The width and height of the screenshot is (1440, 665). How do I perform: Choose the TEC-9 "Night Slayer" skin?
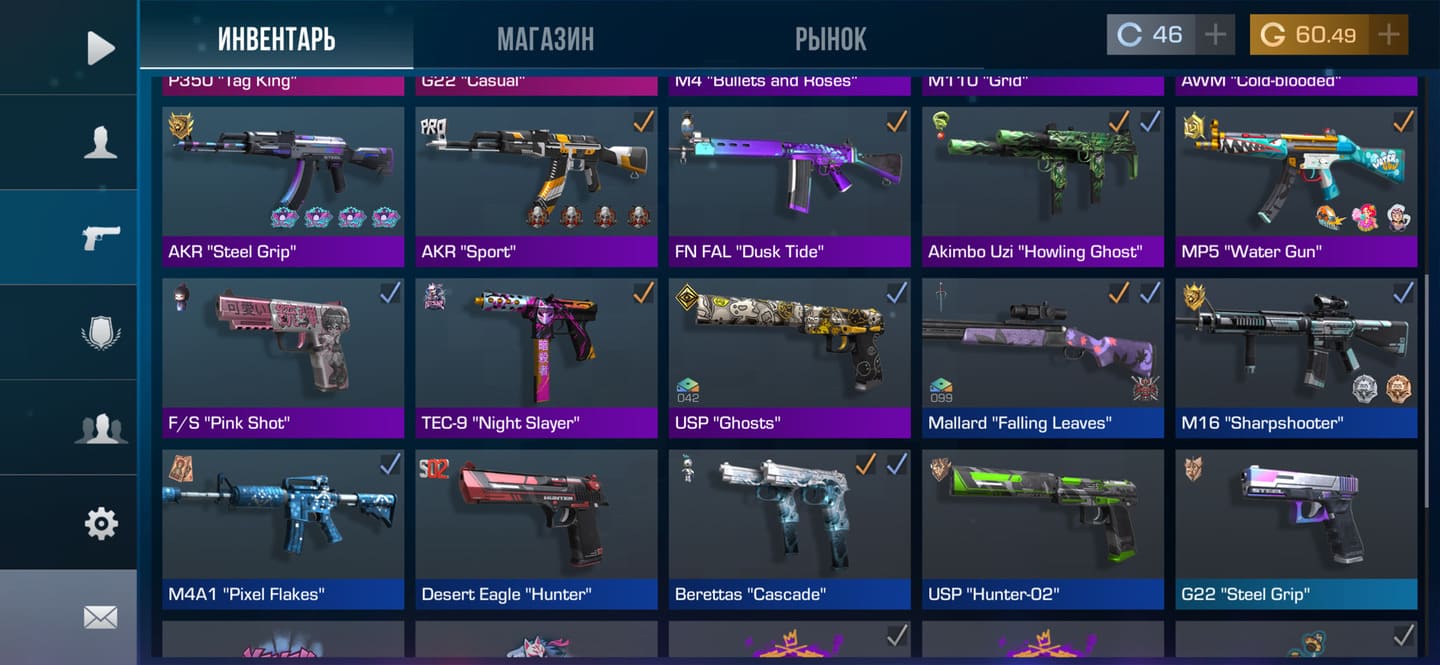tap(536, 356)
